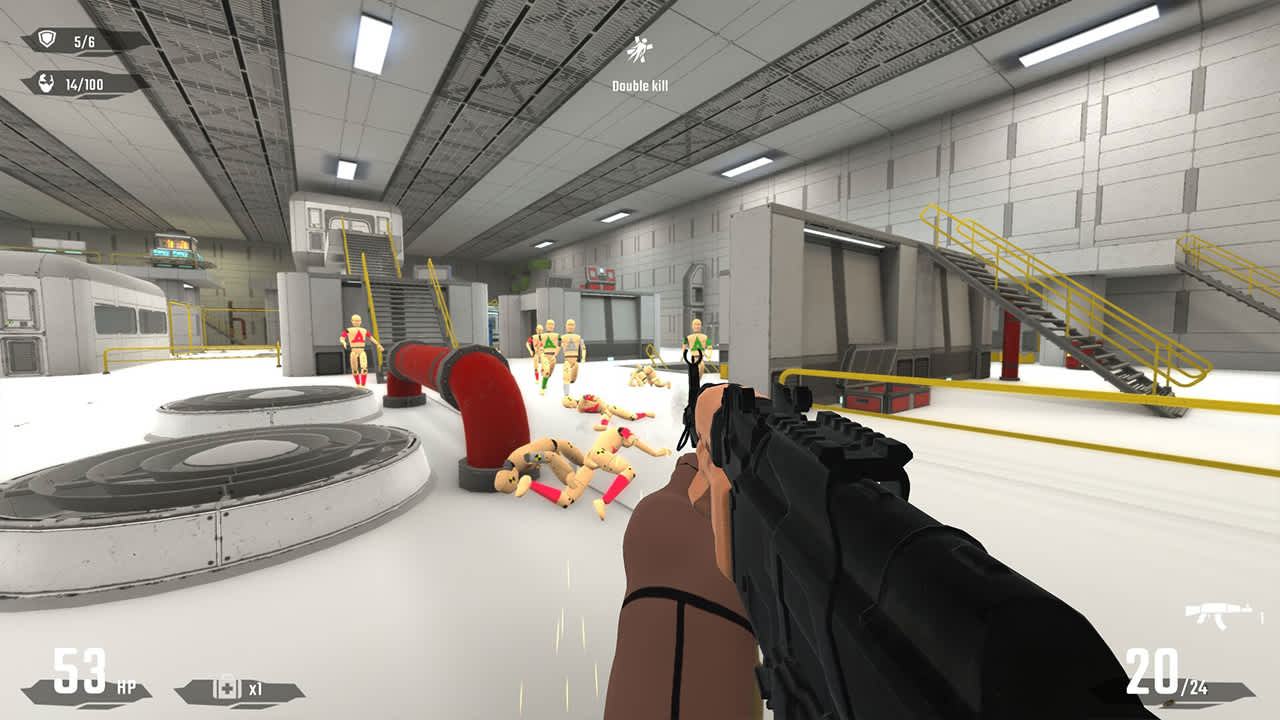The width and height of the screenshot is (1280, 720).
Task: Click the medkit icon next to x1
Action: 227,688
